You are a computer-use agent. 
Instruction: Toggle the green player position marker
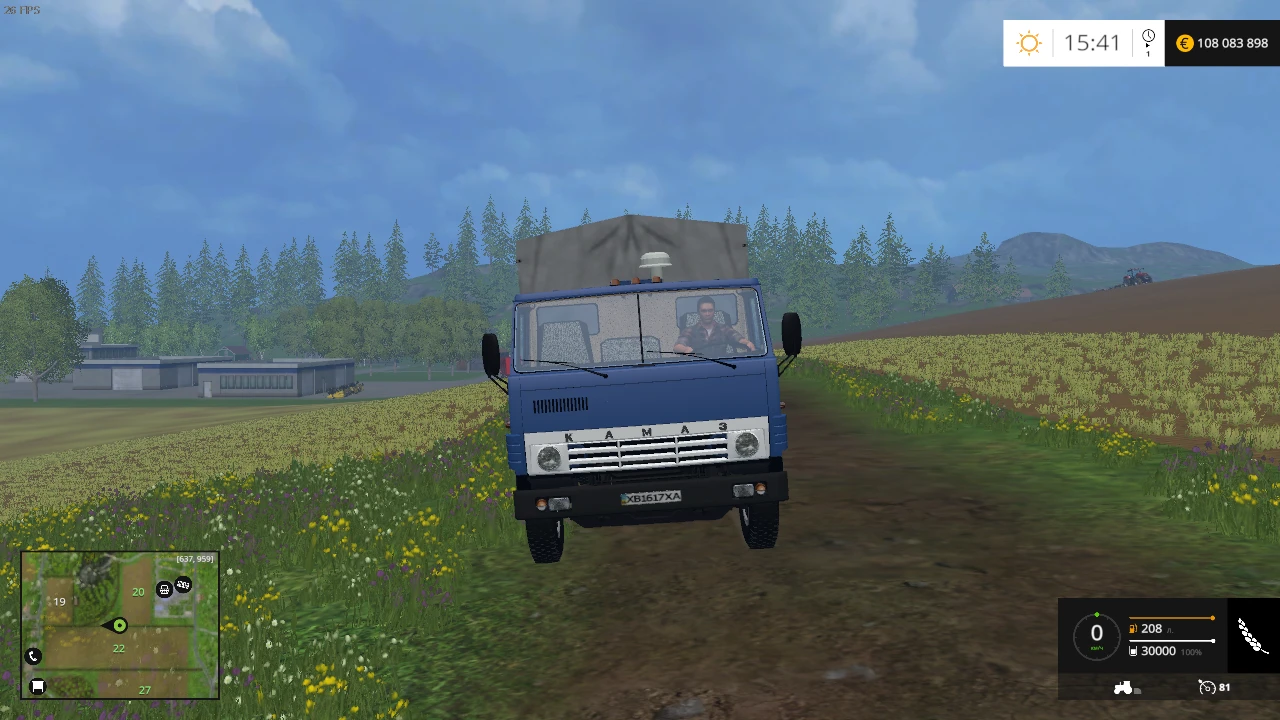tap(118, 626)
